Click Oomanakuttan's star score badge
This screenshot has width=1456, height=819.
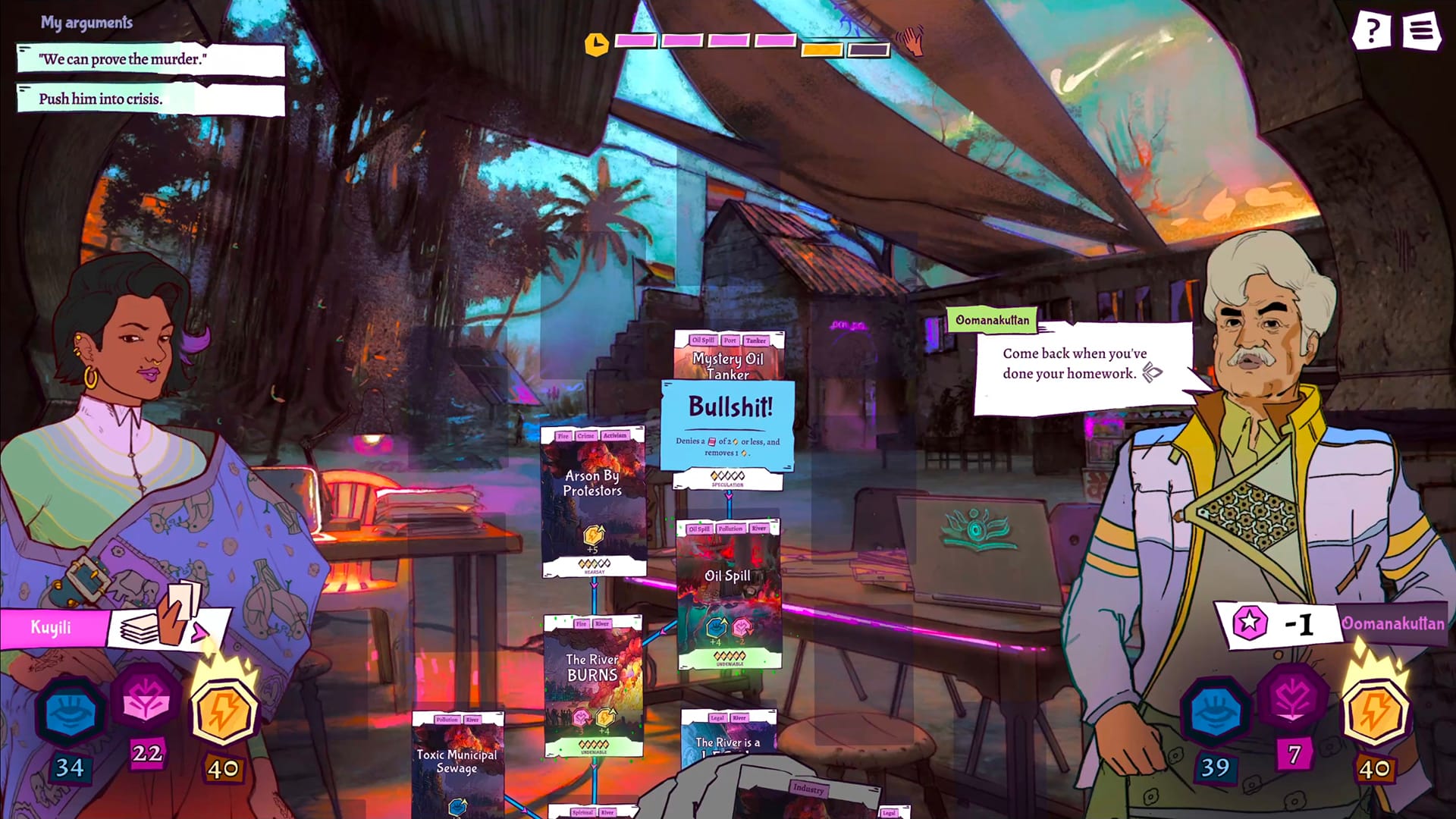tap(1250, 623)
